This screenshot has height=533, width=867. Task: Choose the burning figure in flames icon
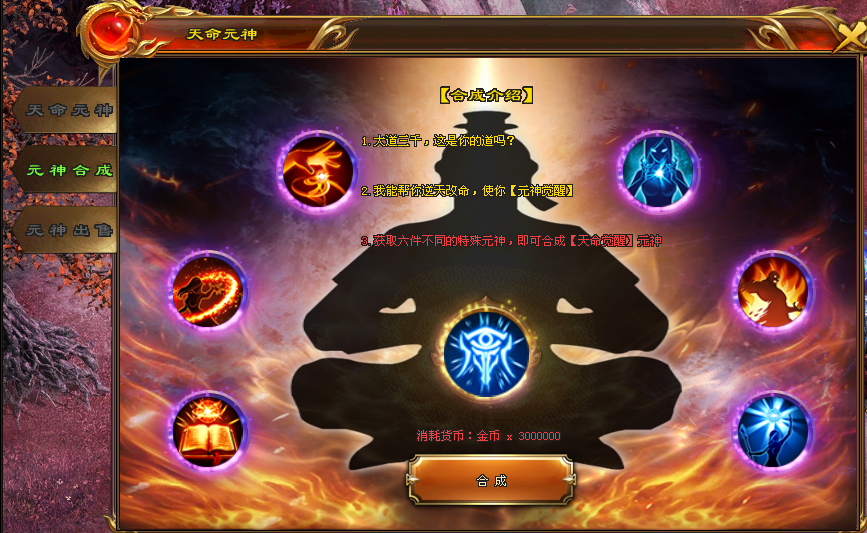click(773, 291)
